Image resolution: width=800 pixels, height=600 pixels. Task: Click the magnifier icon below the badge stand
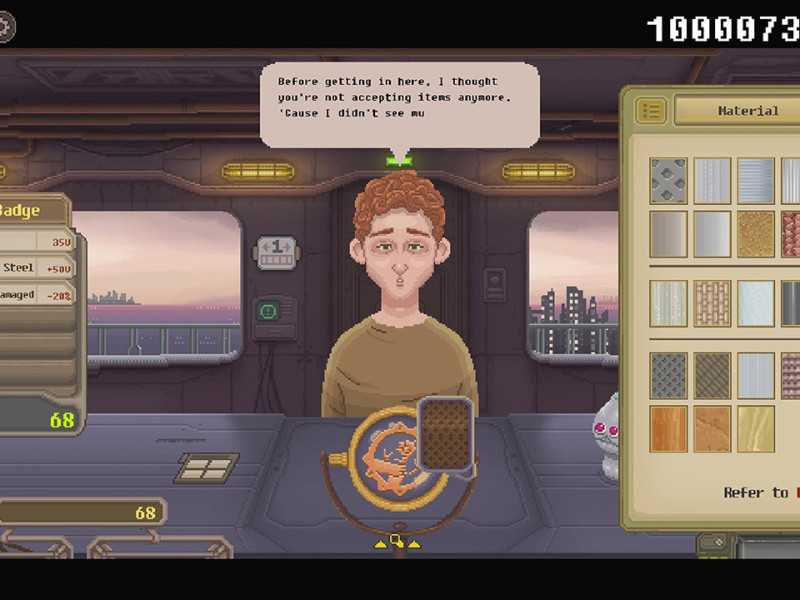397,541
